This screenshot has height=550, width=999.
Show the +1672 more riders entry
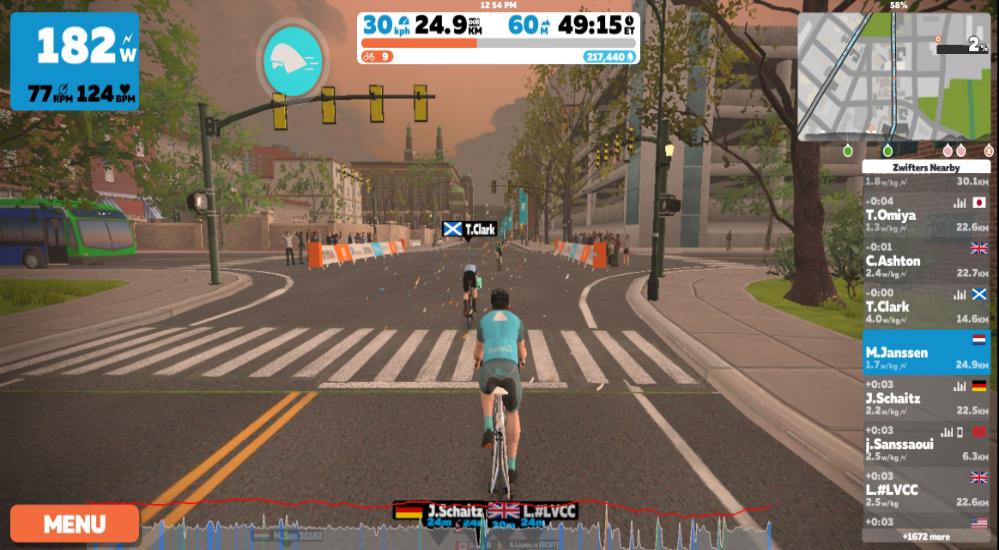coord(926,537)
